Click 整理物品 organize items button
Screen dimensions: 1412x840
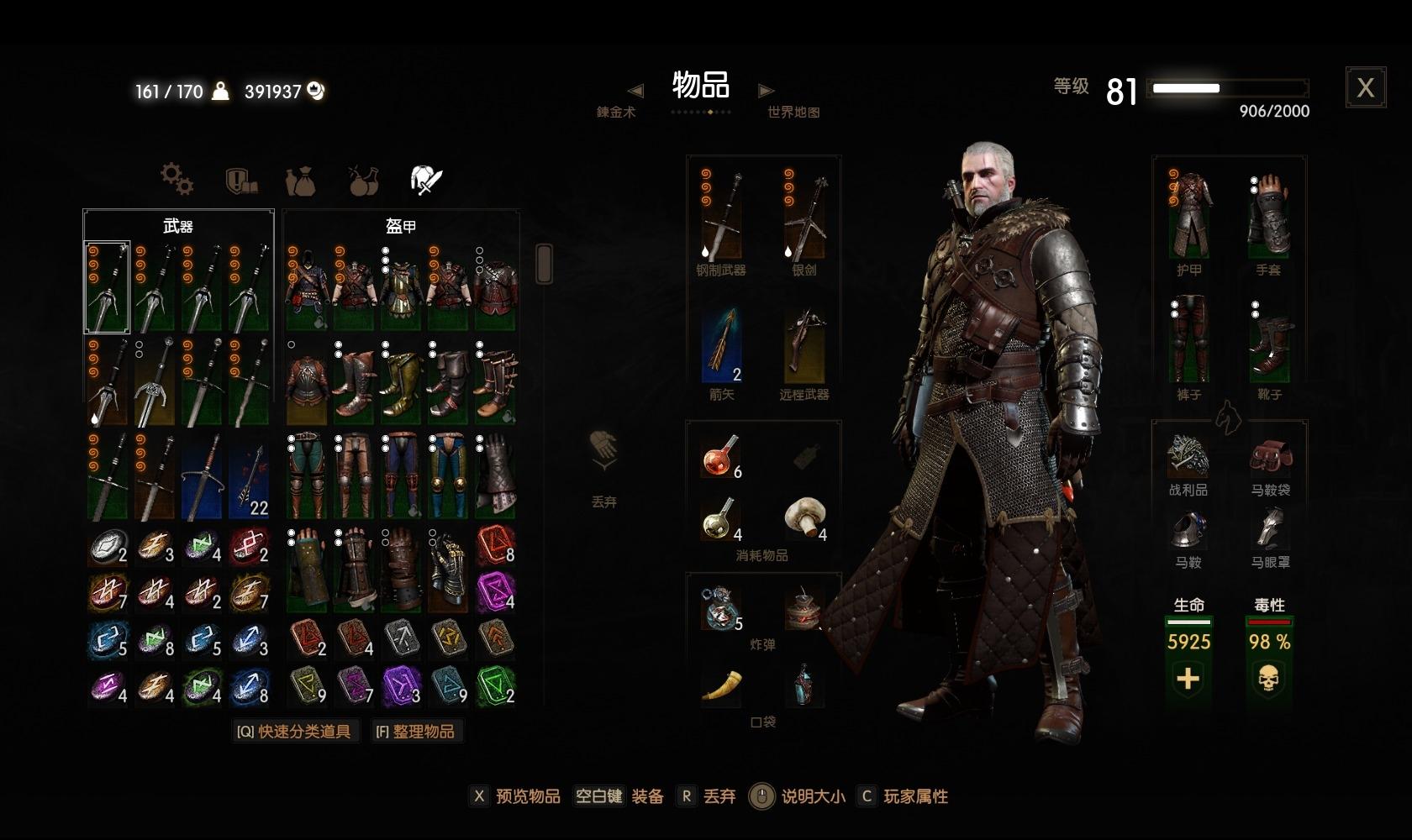tap(416, 732)
